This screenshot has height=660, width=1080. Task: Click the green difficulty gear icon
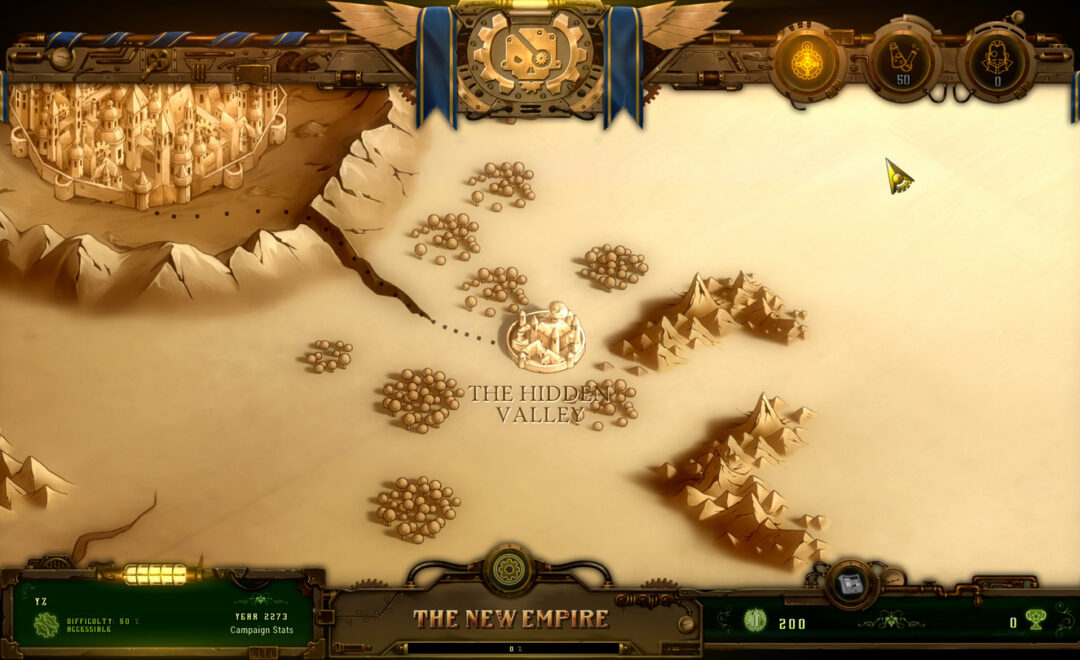tap(46, 625)
